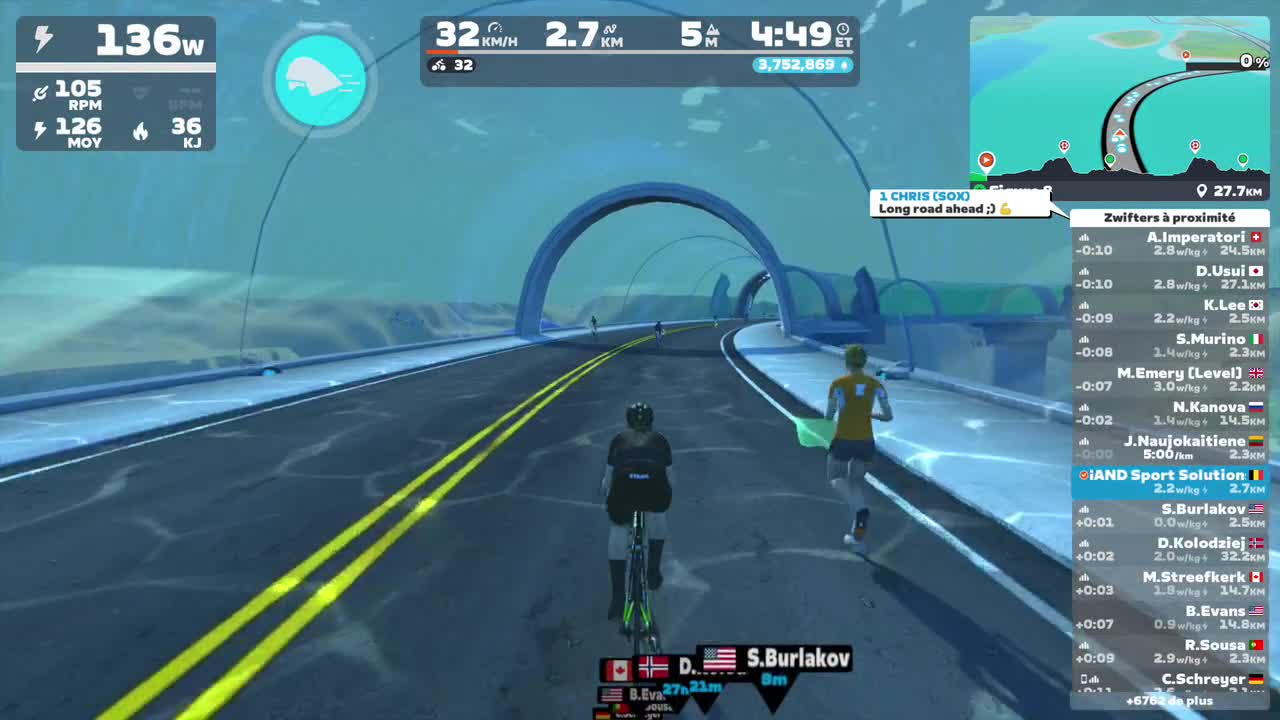Activate the aero helmet powerup icon

319,82
